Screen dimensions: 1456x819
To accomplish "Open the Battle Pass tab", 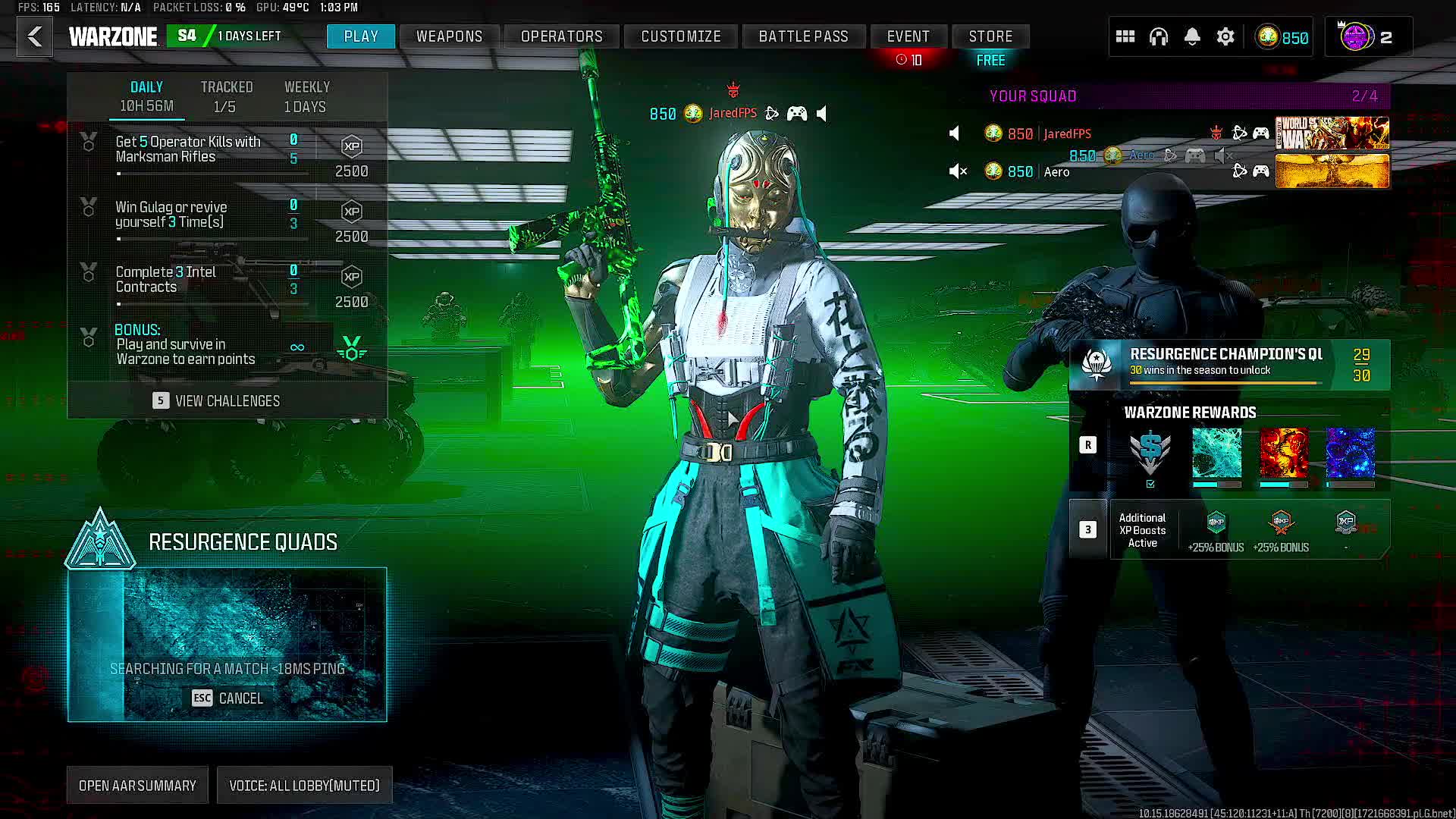I will click(x=803, y=36).
